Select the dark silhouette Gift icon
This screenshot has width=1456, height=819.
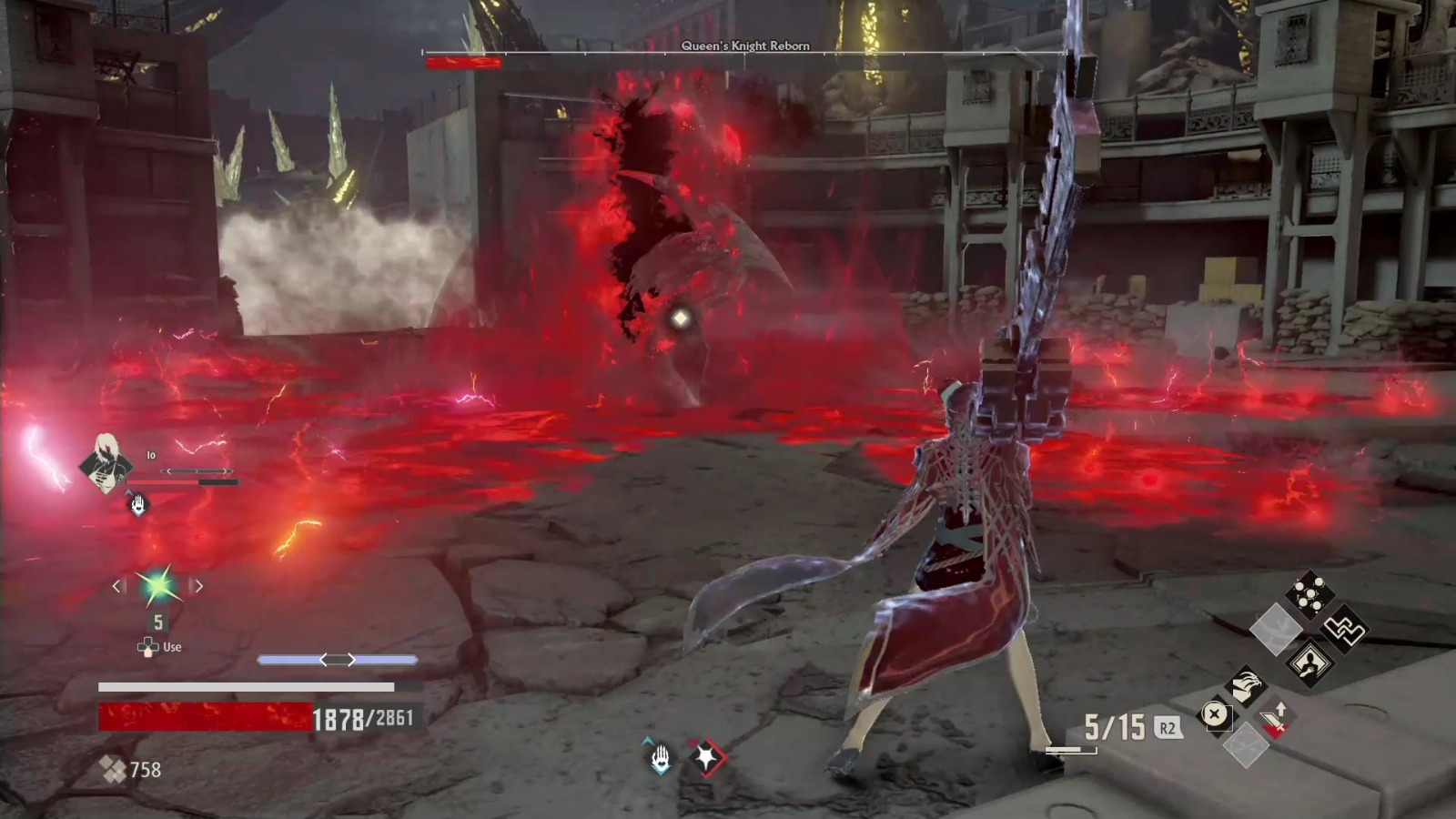click(x=1310, y=664)
